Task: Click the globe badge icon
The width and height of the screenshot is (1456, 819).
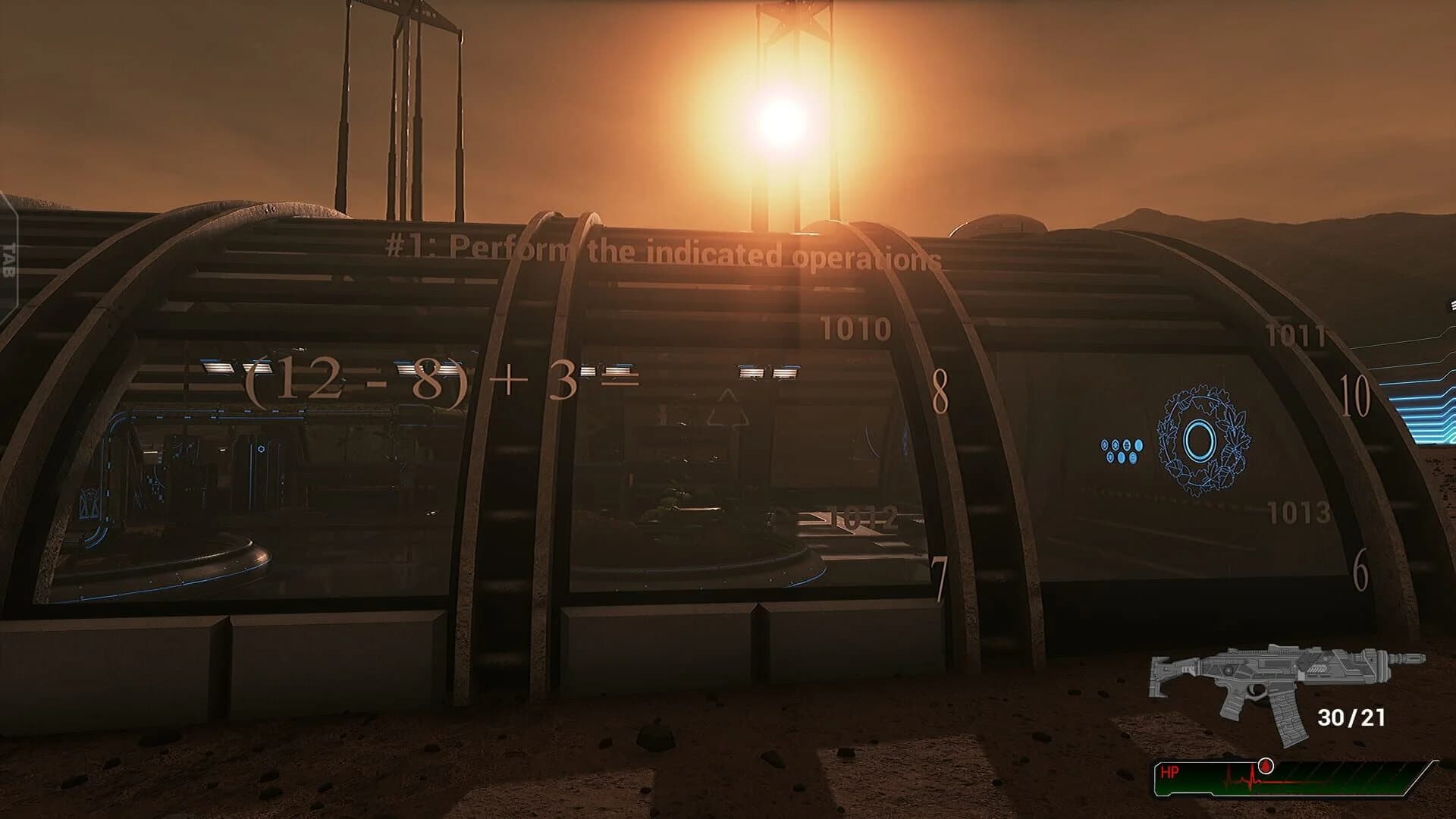Action: click(1127, 445)
